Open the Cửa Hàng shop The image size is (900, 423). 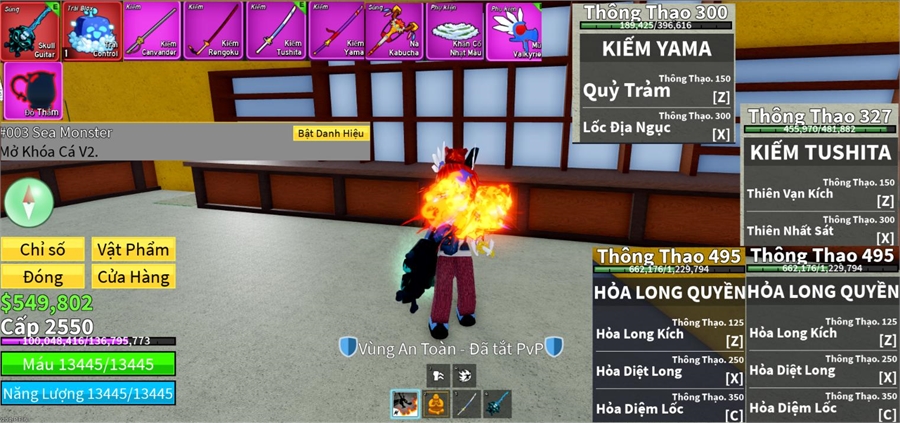tap(132, 276)
